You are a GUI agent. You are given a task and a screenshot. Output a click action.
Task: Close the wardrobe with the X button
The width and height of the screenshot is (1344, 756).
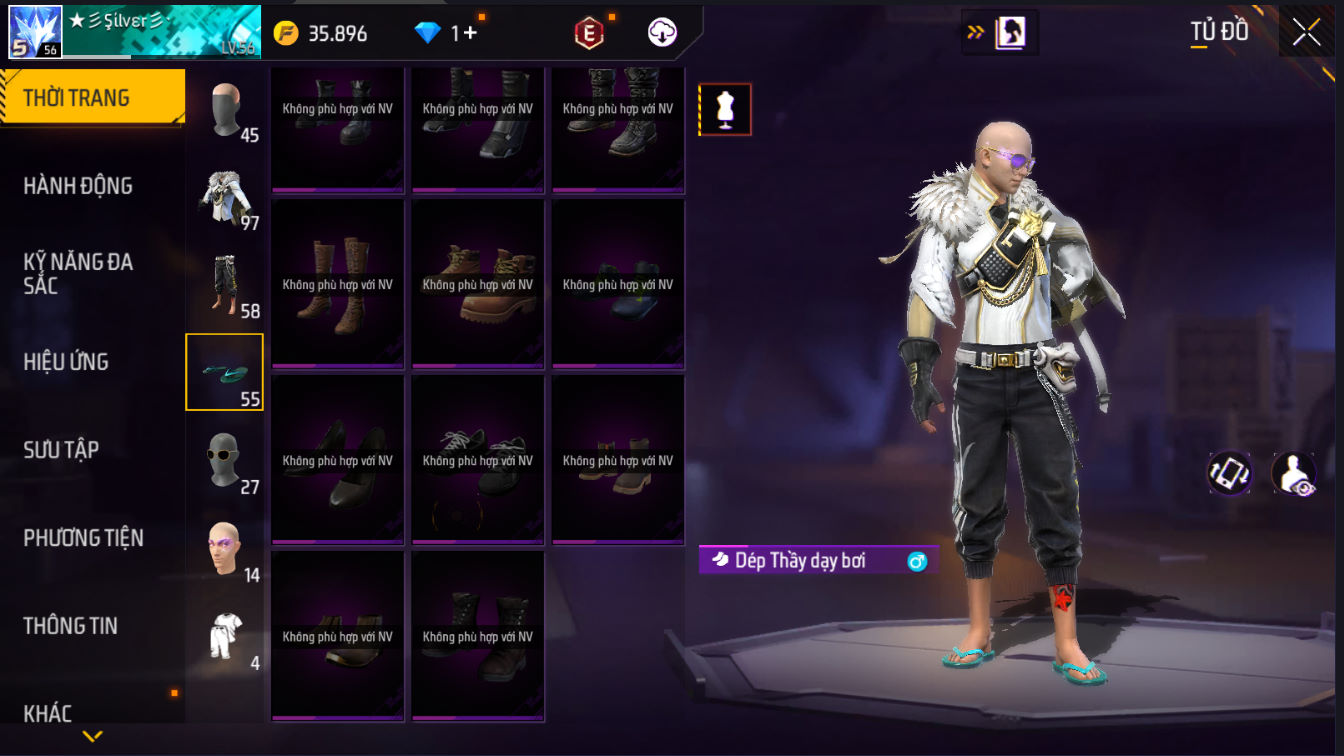[x=1306, y=32]
